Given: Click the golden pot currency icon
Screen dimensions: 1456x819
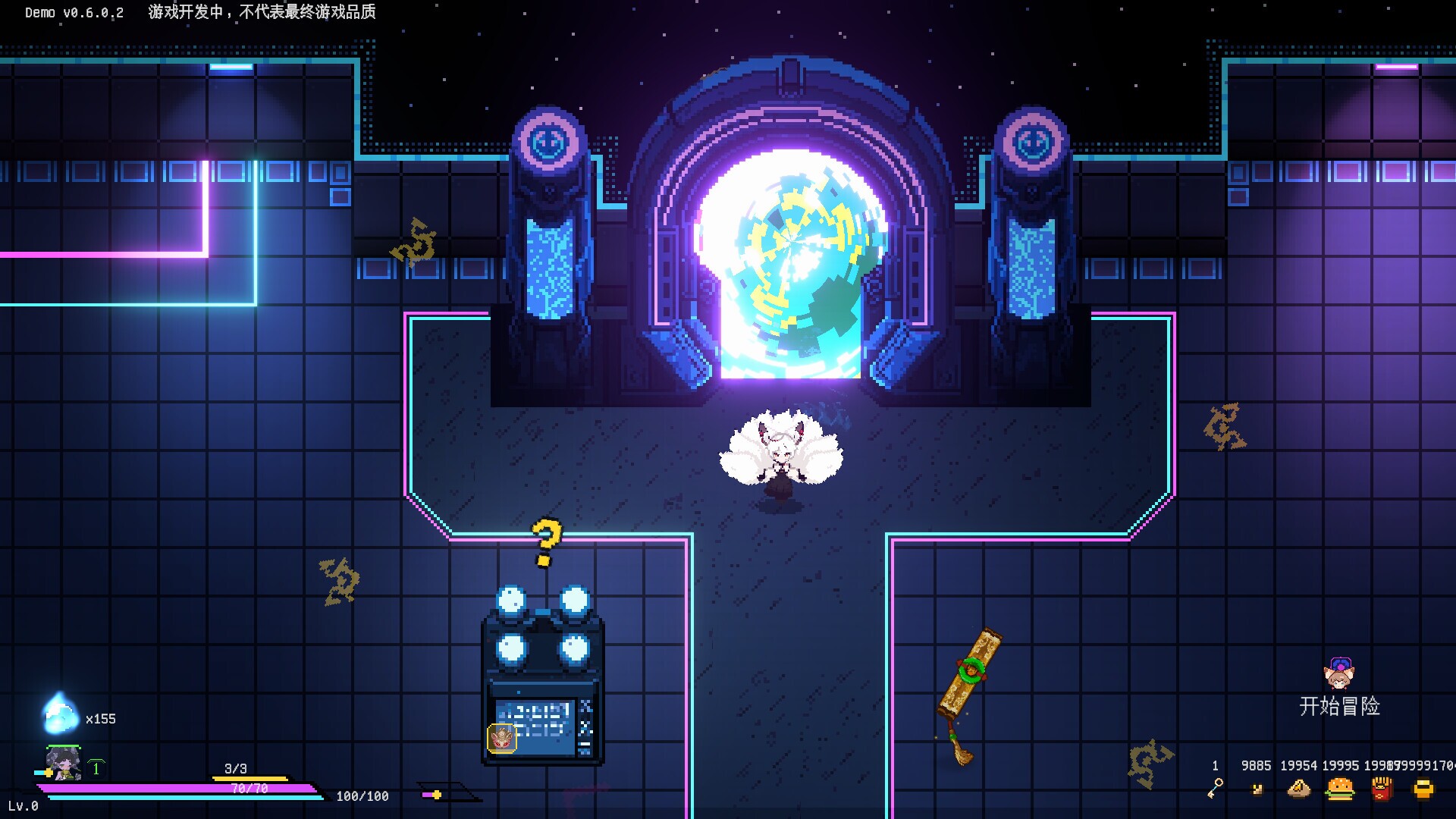Looking at the screenshot, I should tap(1423, 789).
